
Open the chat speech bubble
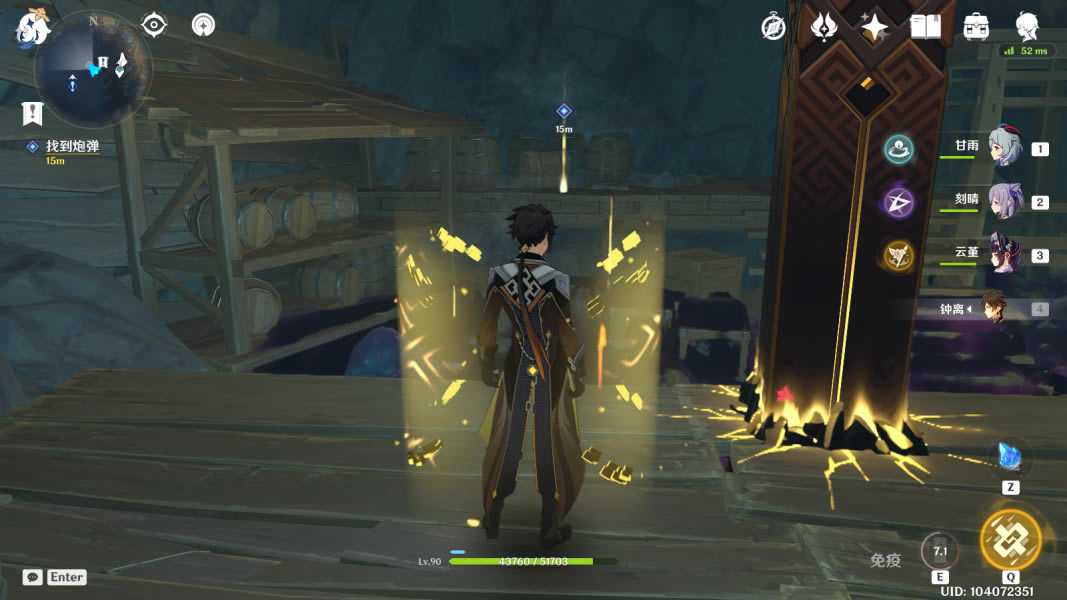pyautogui.click(x=33, y=577)
